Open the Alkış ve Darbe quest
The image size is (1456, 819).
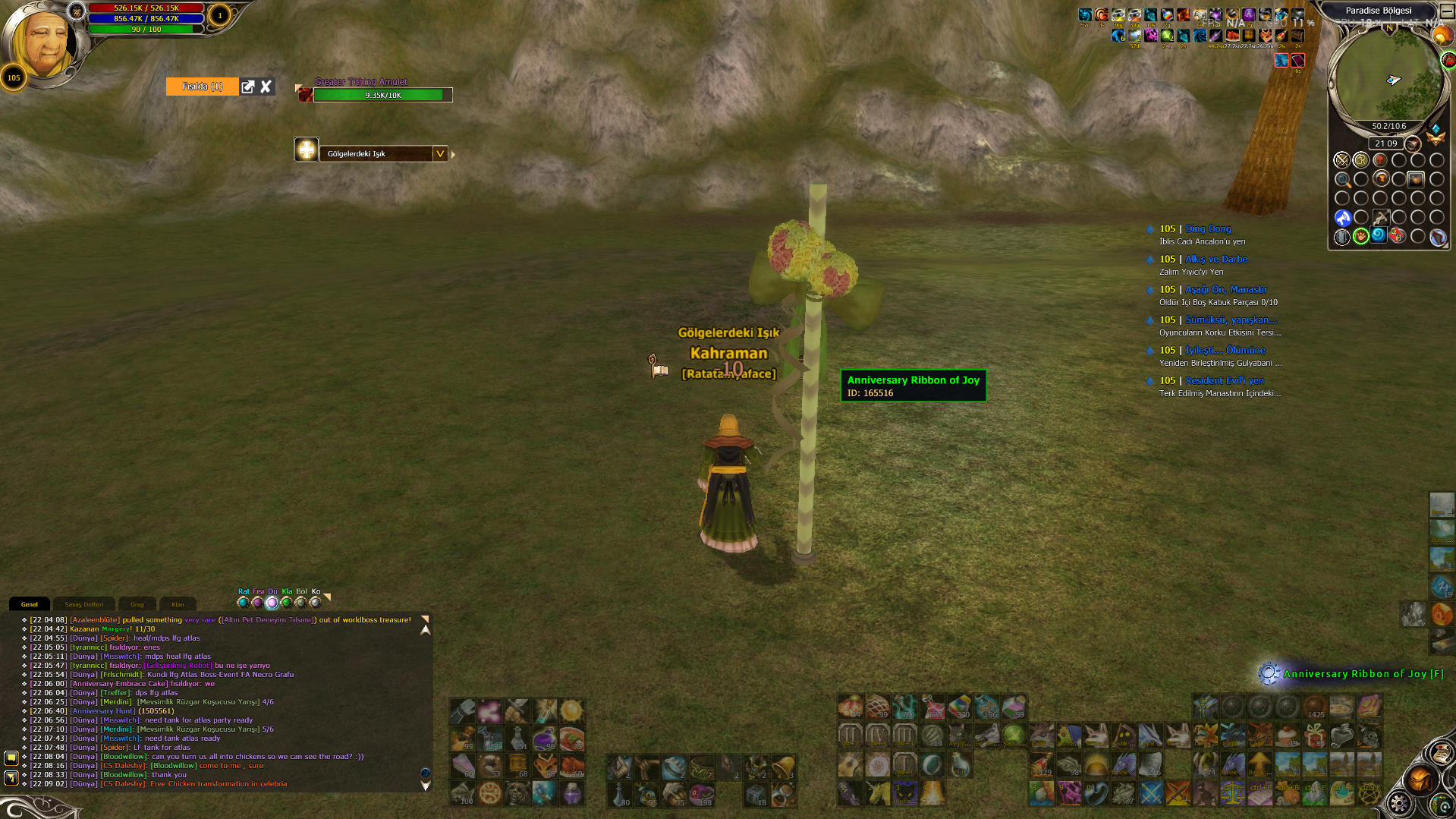[x=1215, y=259]
